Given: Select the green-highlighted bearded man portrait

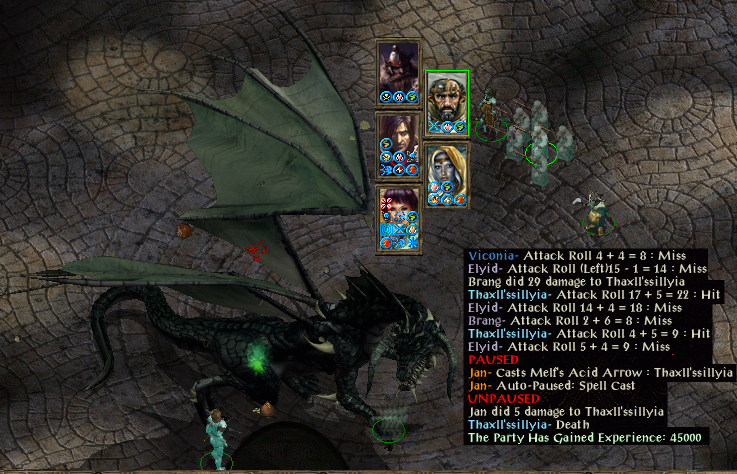Looking at the screenshot, I should point(446,97).
